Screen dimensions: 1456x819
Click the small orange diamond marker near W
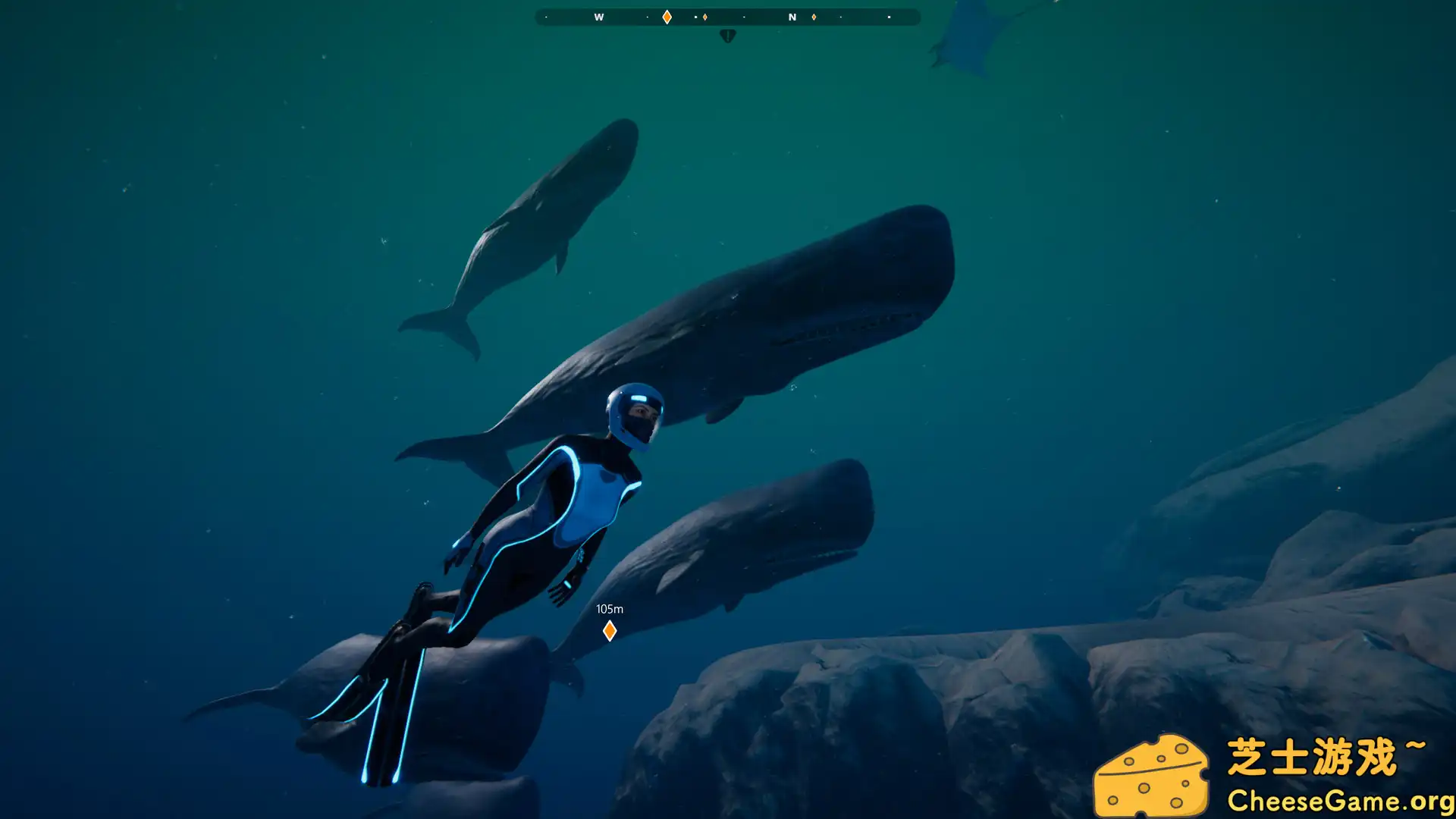click(704, 17)
